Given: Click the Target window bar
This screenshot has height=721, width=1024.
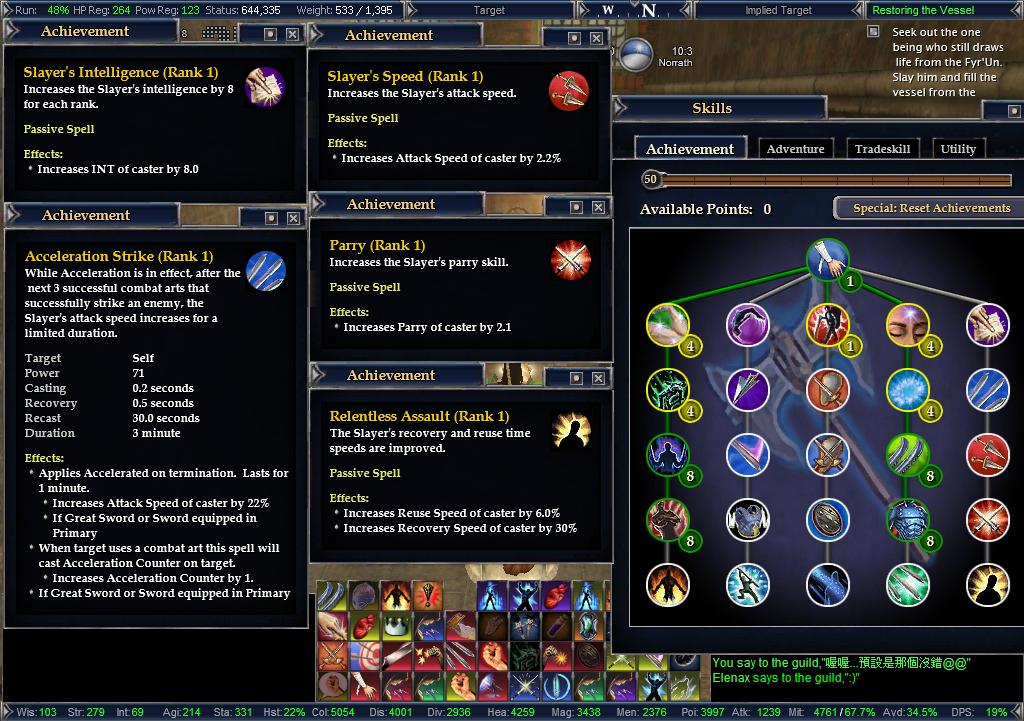Looking at the screenshot, I should (x=489, y=10).
